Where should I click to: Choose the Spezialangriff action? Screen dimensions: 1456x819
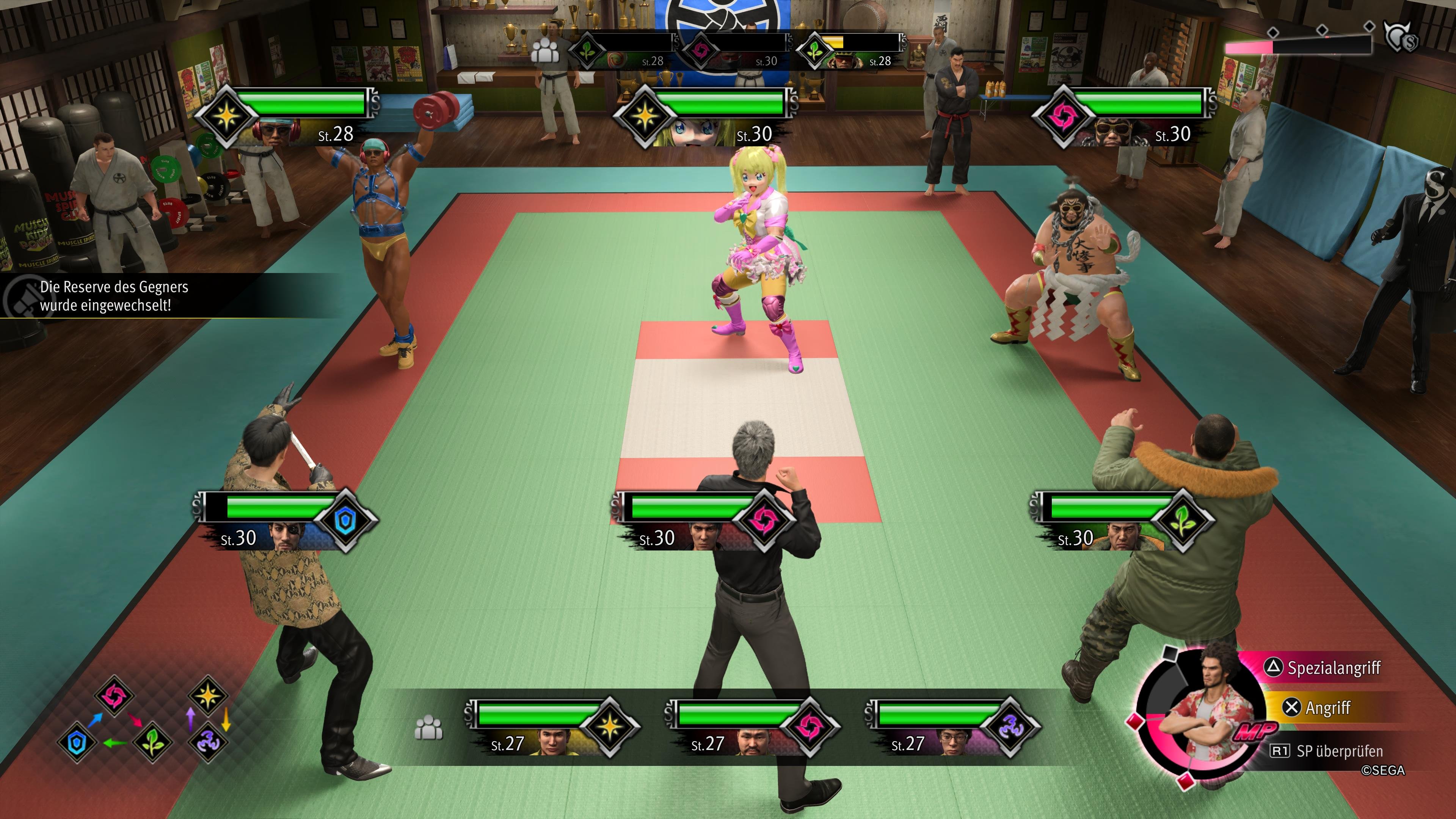(x=1333, y=668)
